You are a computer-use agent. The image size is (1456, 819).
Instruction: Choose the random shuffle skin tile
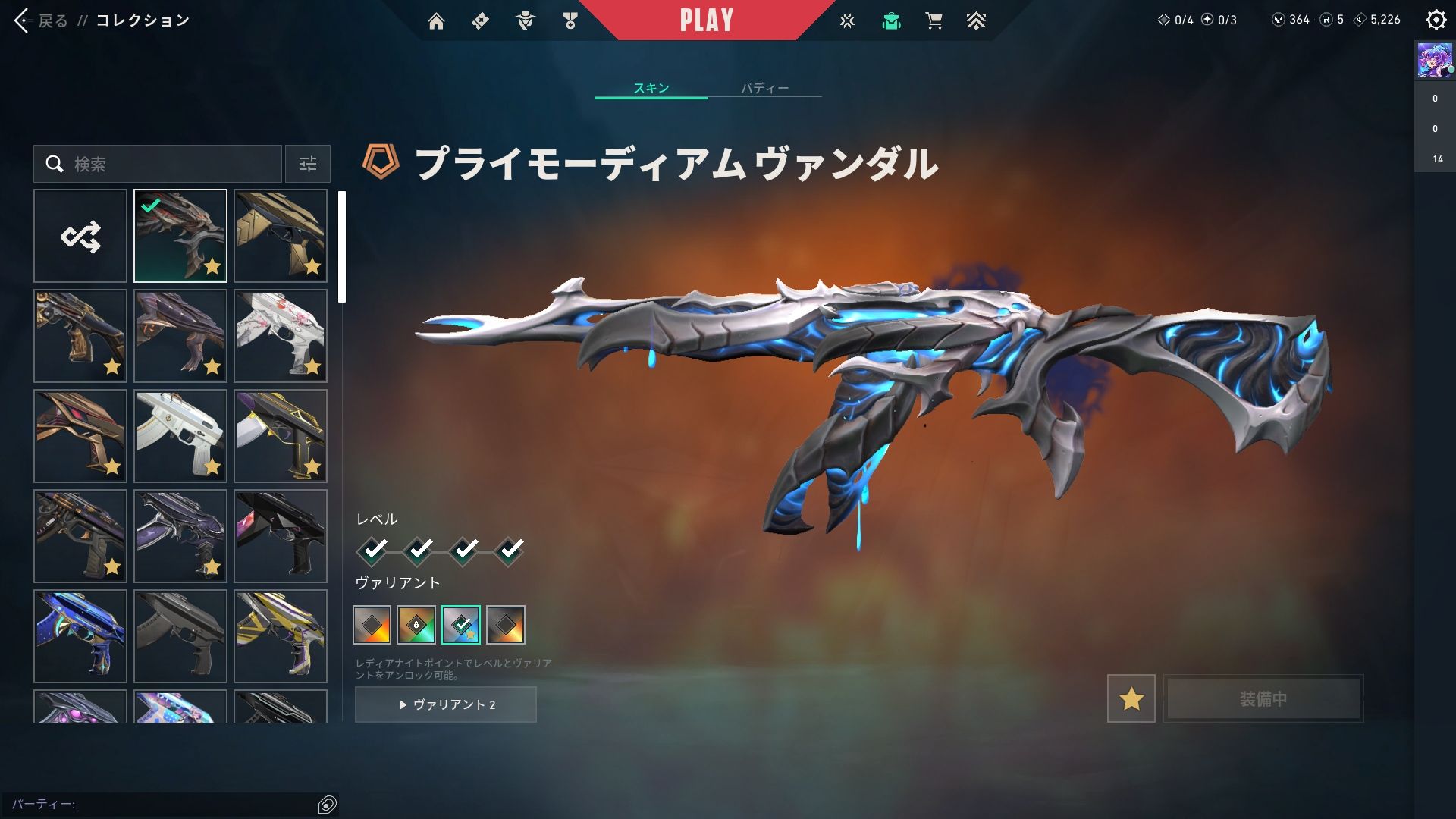80,237
